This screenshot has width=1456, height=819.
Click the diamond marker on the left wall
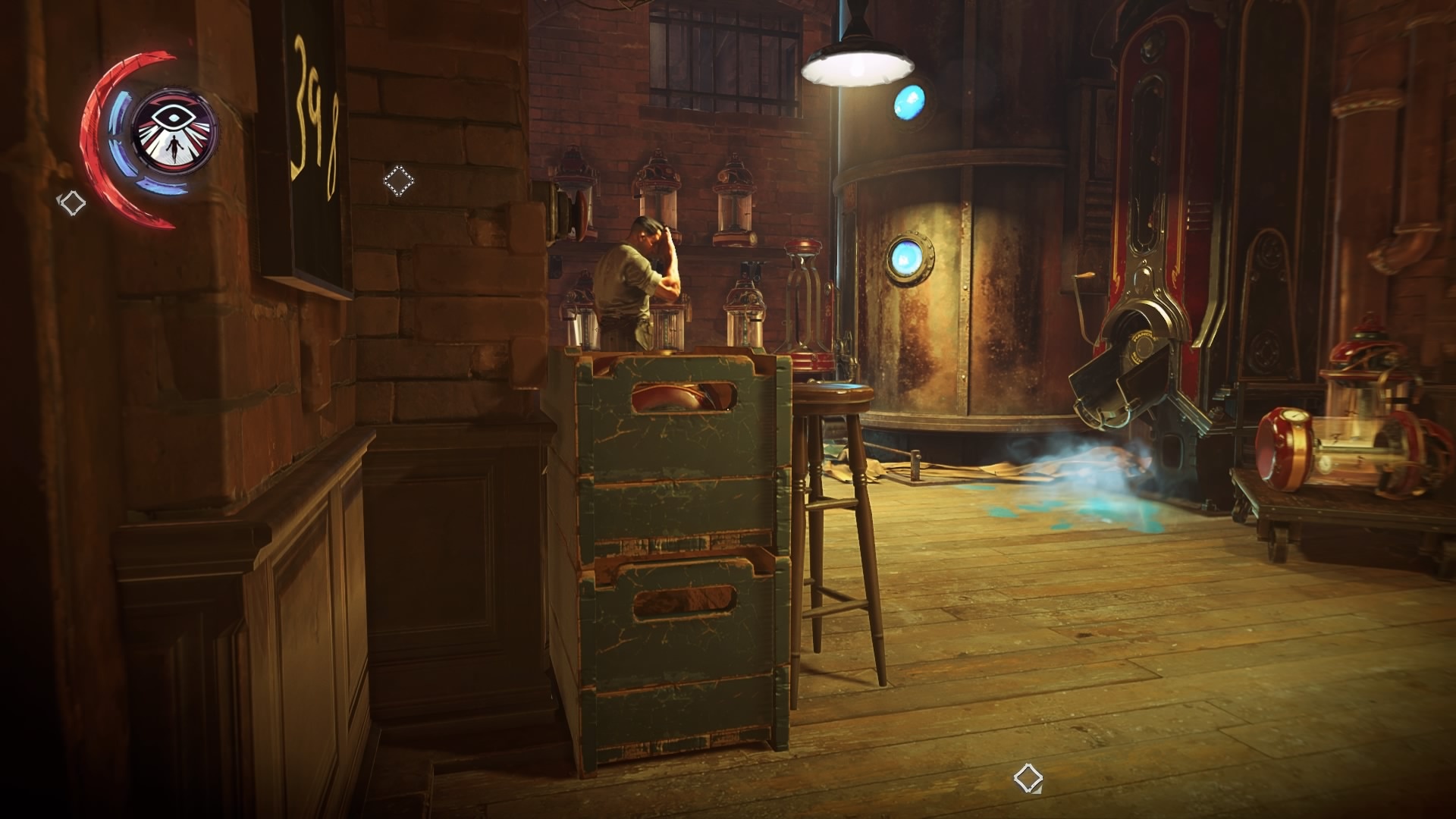click(x=73, y=202)
